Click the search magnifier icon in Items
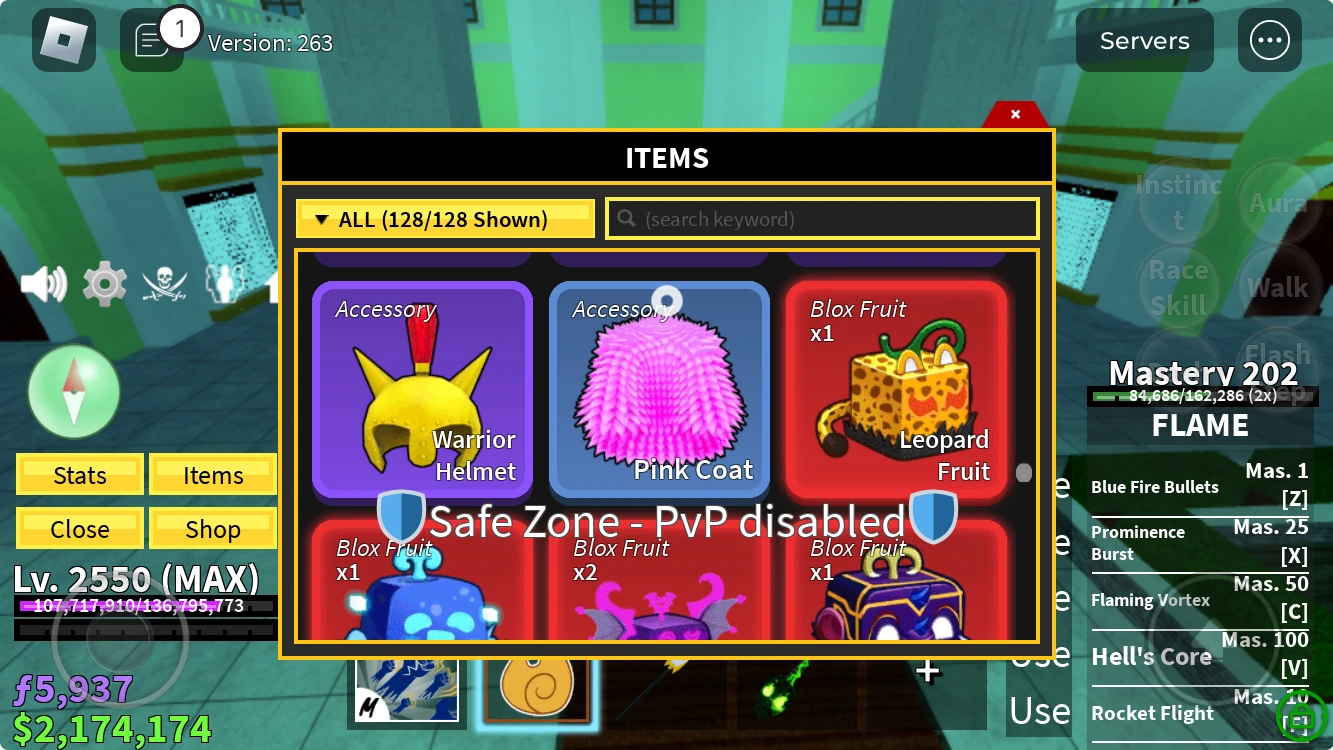Image resolution: width=1333 pixels, height=750 pixels. (x=626, y=218)
